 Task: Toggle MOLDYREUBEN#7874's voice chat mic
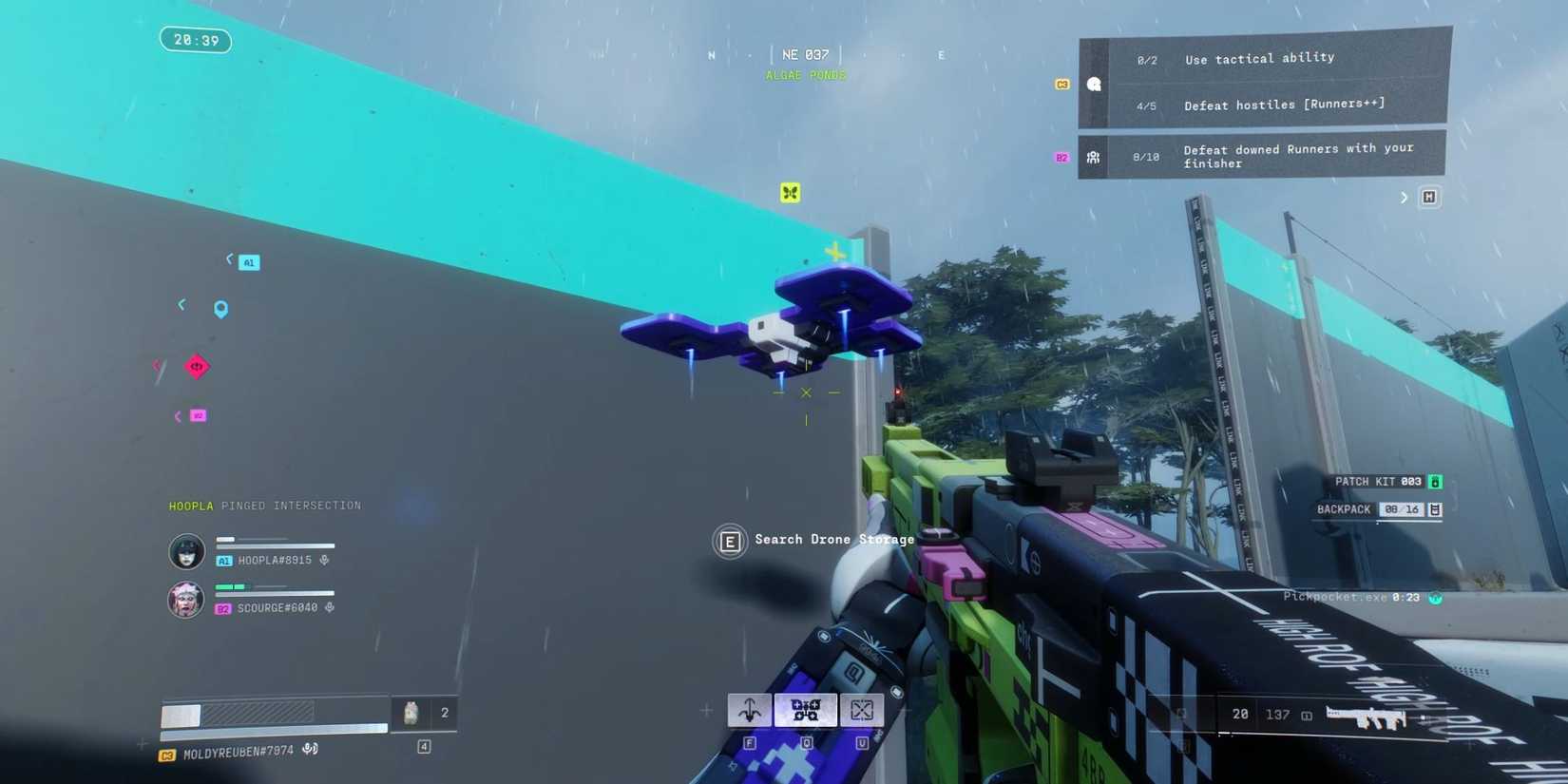(310, 748)
